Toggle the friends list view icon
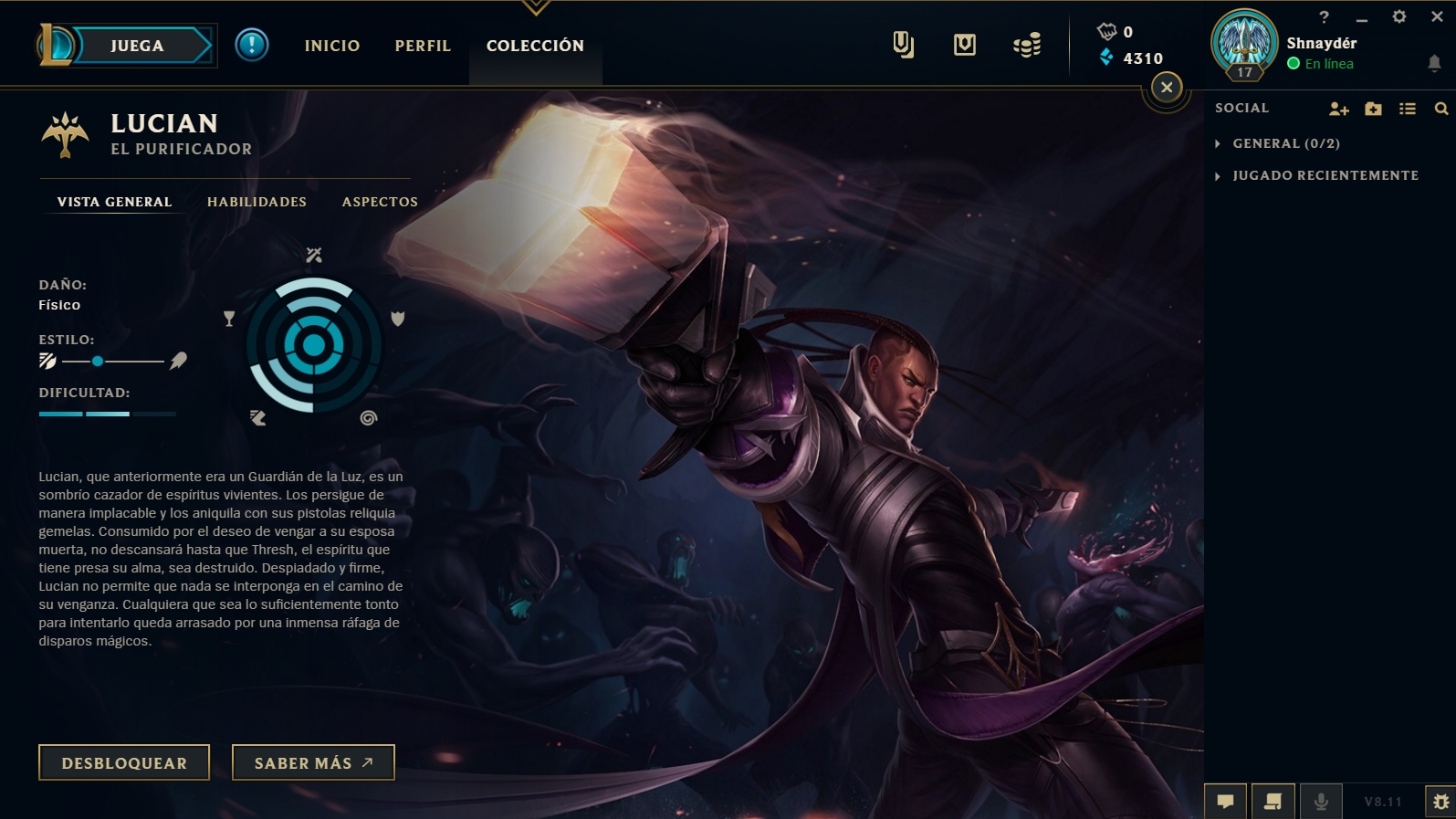This screenshot has width=1456, height=819. [1407, 108]
